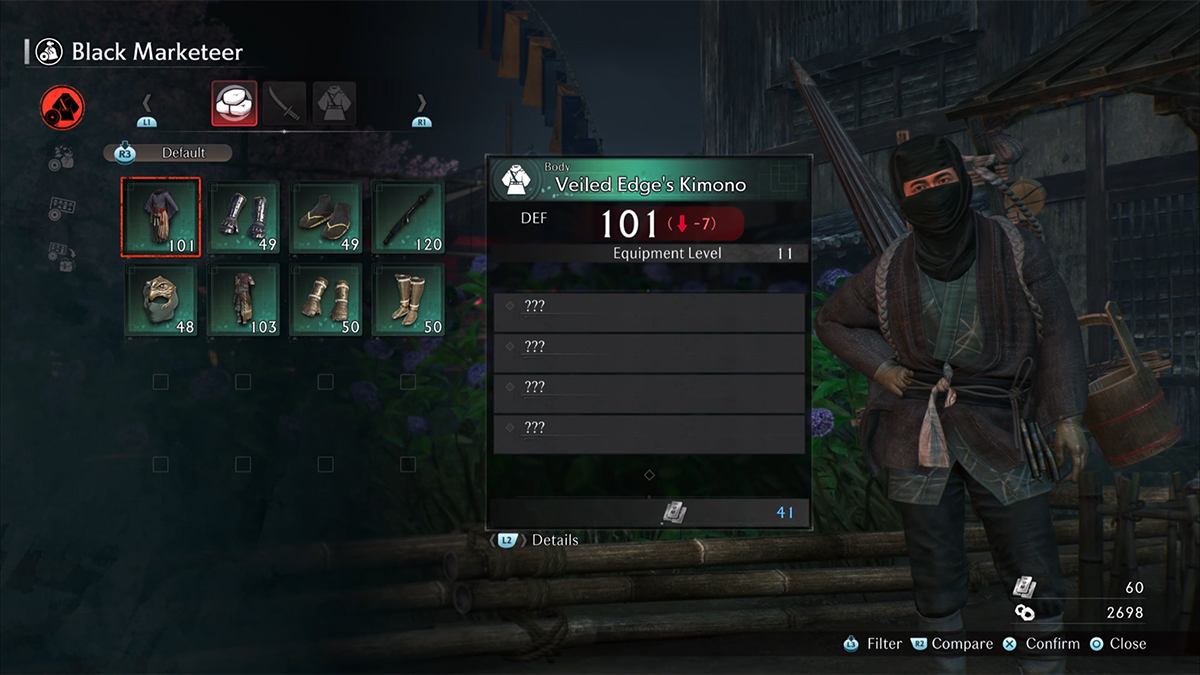Select the black sheathed sword valued 120

409,217
